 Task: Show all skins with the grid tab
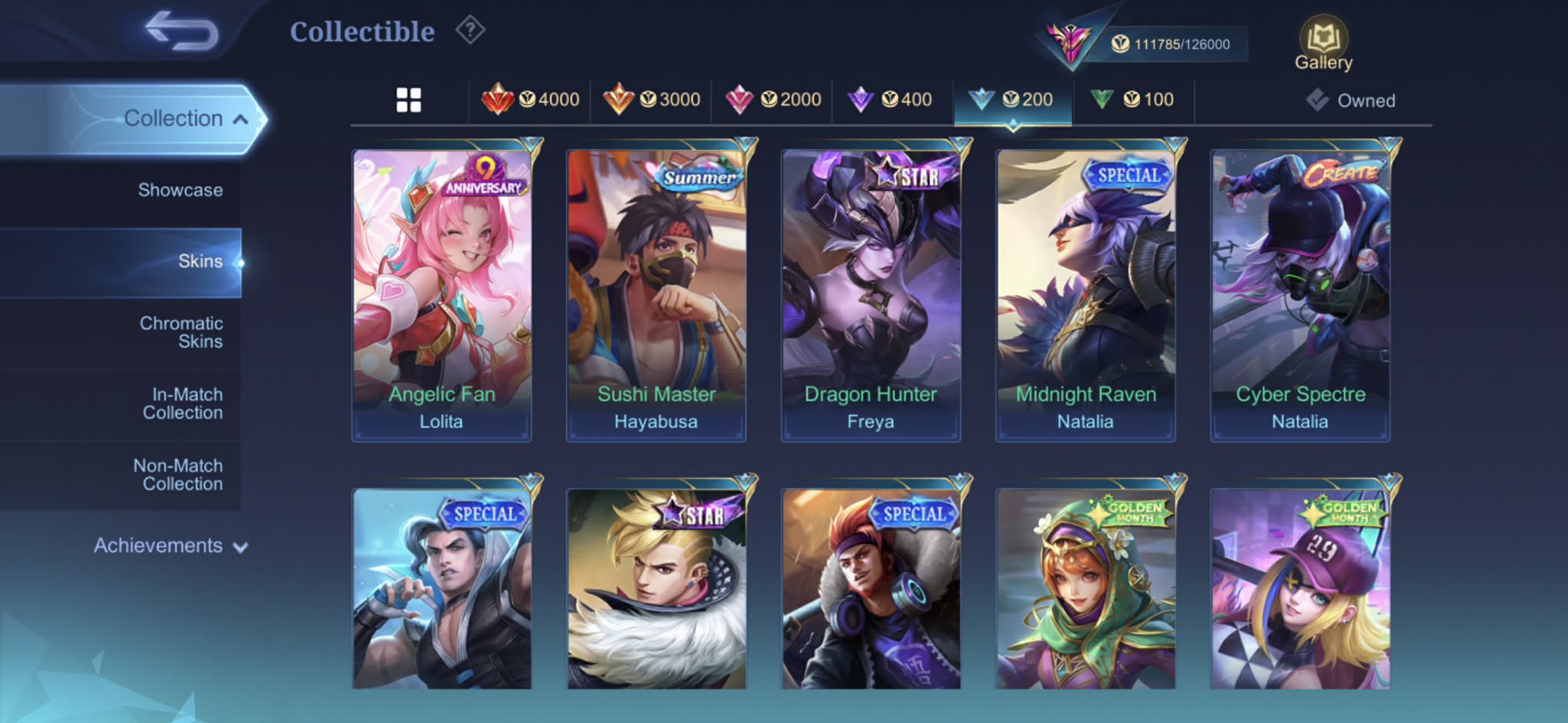(x=409, y=100)
